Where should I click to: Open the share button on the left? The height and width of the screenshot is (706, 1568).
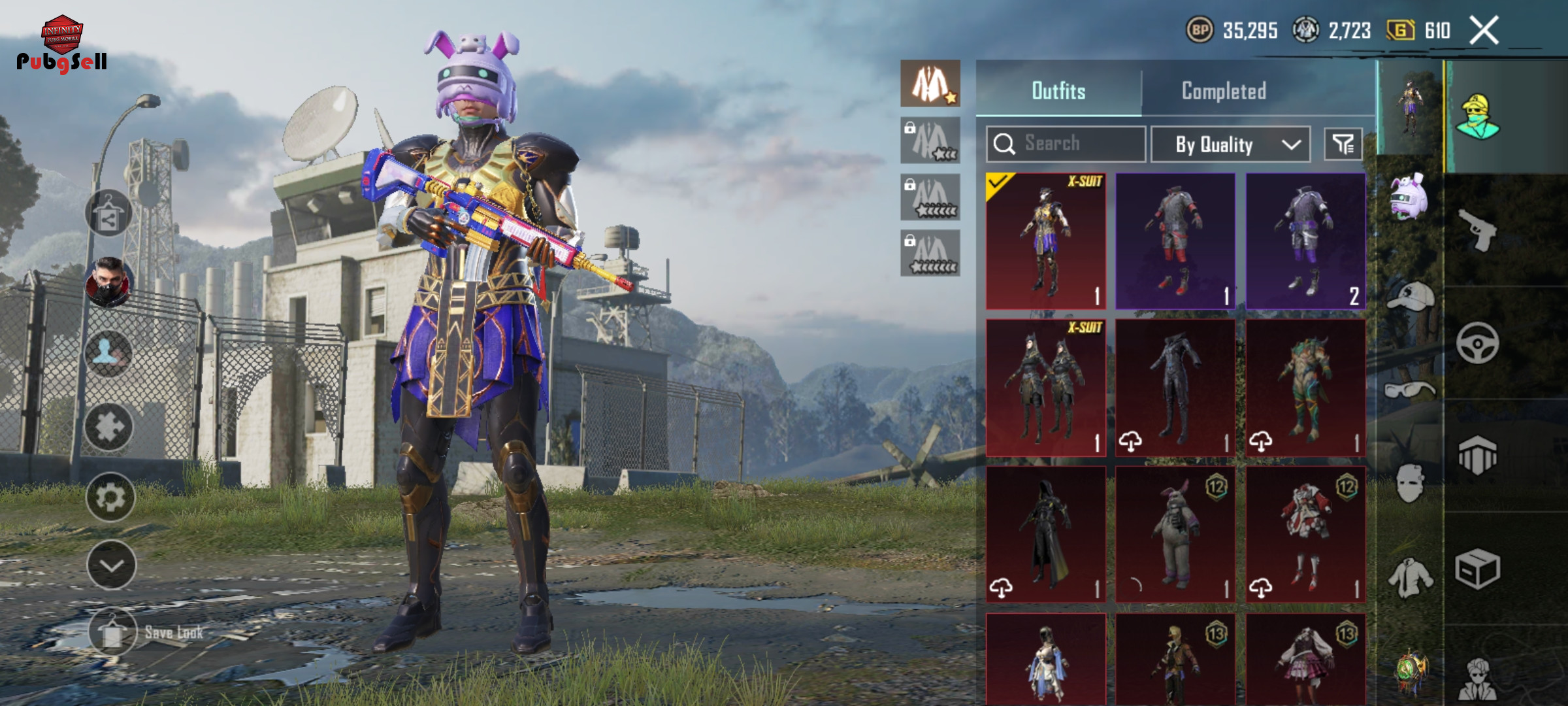[108, 214]
